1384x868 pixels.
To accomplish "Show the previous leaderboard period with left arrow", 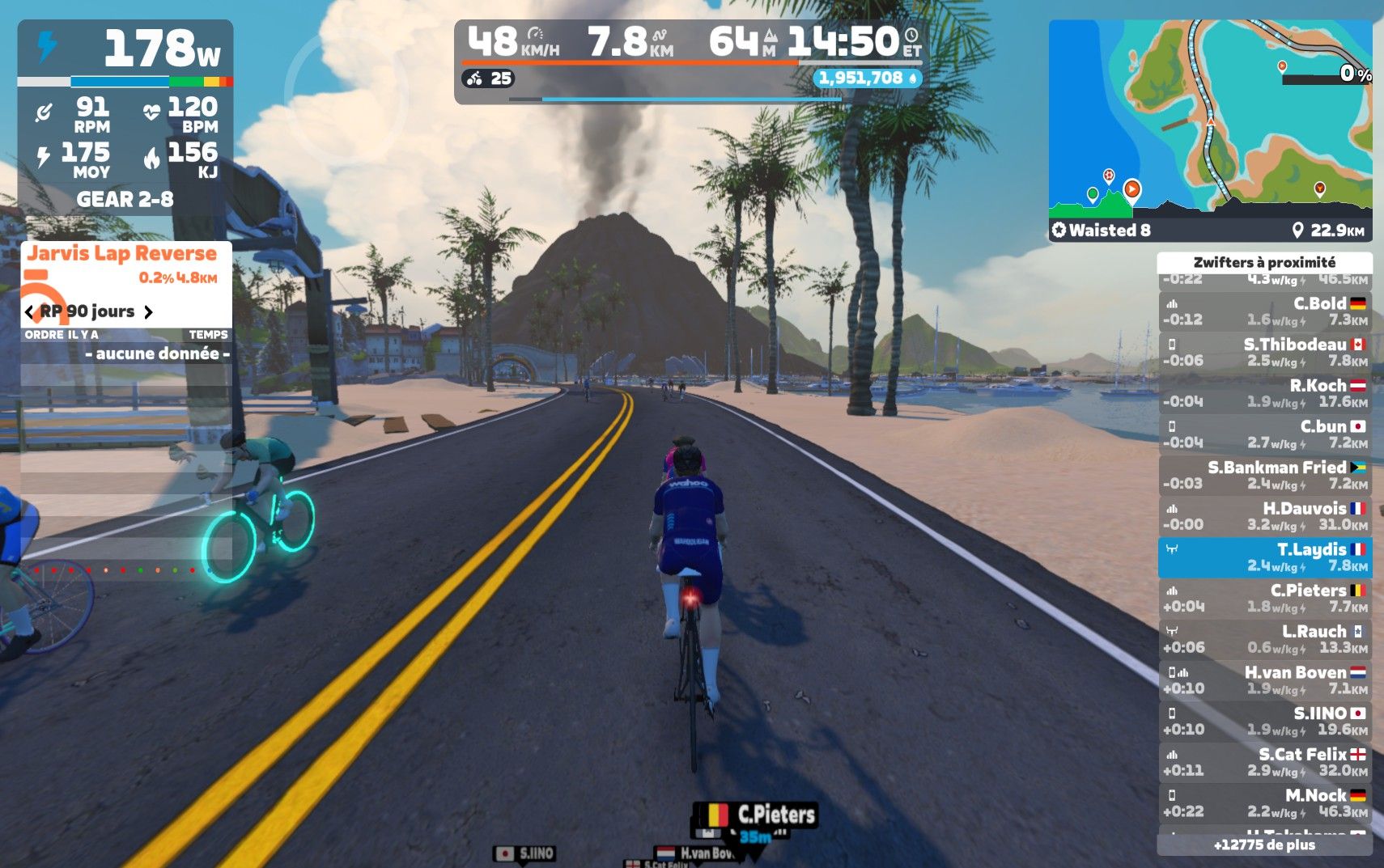I will [x=30, y=312].
